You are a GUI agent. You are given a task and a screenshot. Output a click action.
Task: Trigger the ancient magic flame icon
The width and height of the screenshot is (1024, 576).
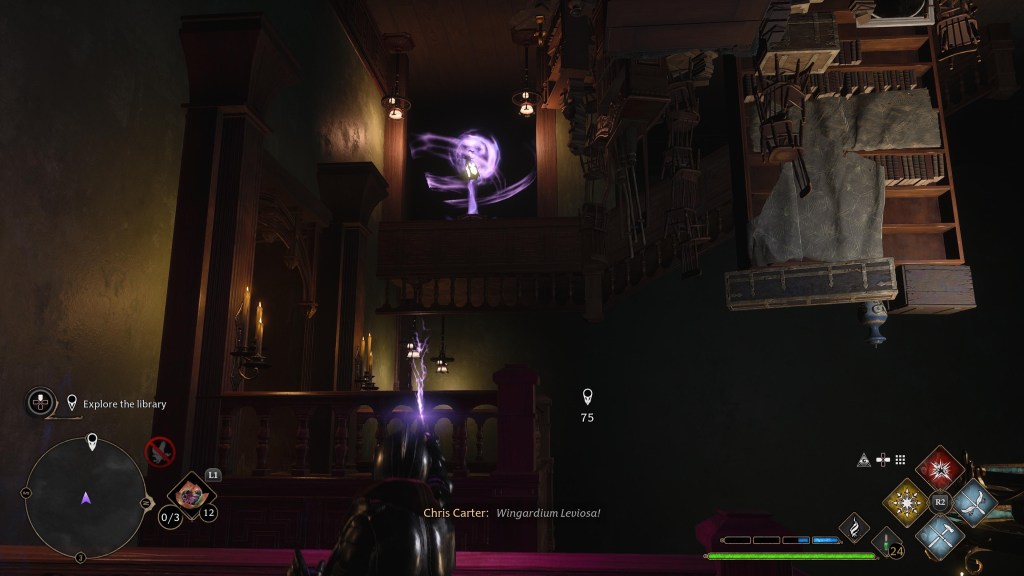855,525
